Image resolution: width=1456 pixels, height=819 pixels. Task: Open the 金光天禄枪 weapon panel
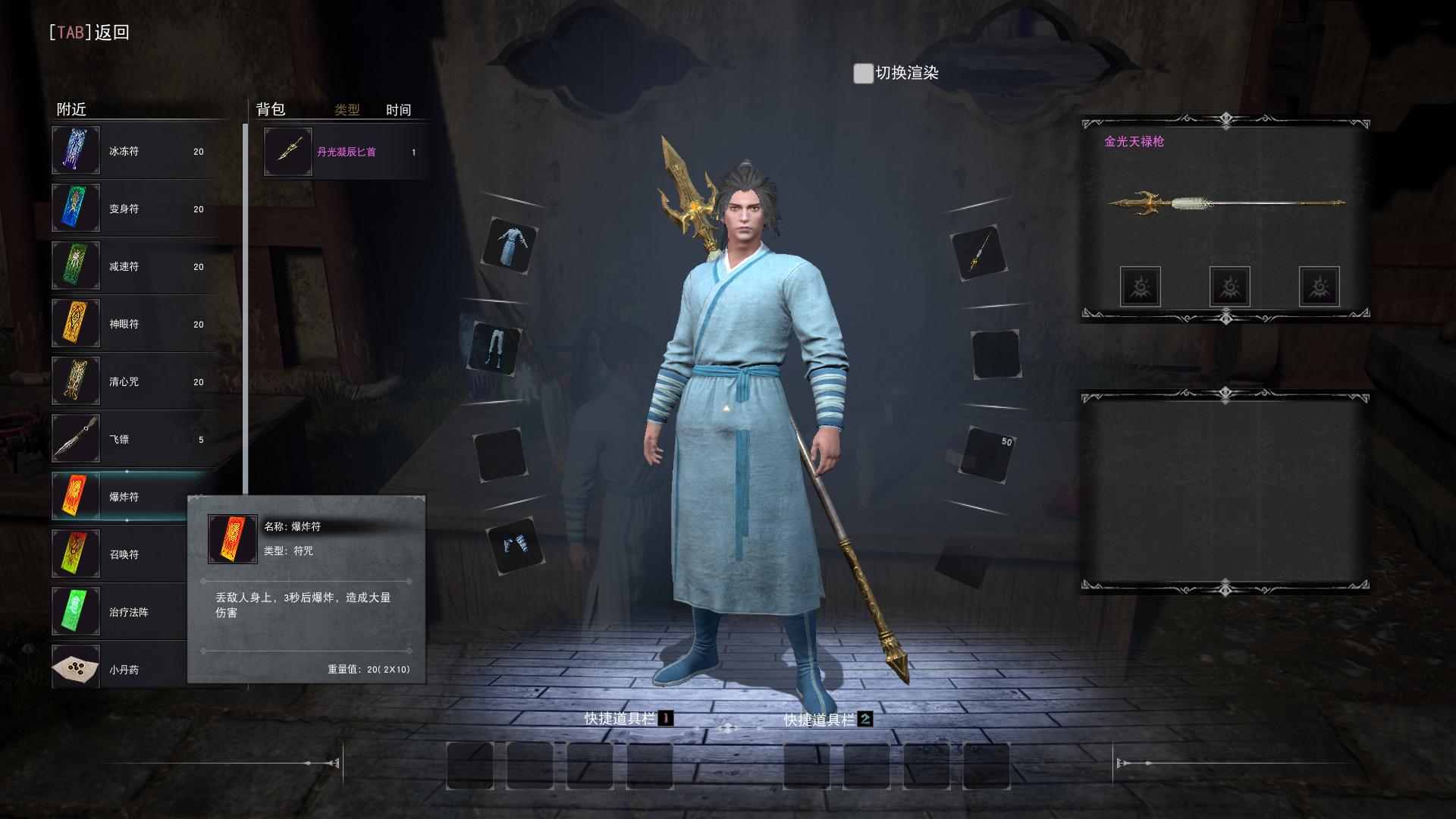pyautogui.click(x=1225, y=203)
